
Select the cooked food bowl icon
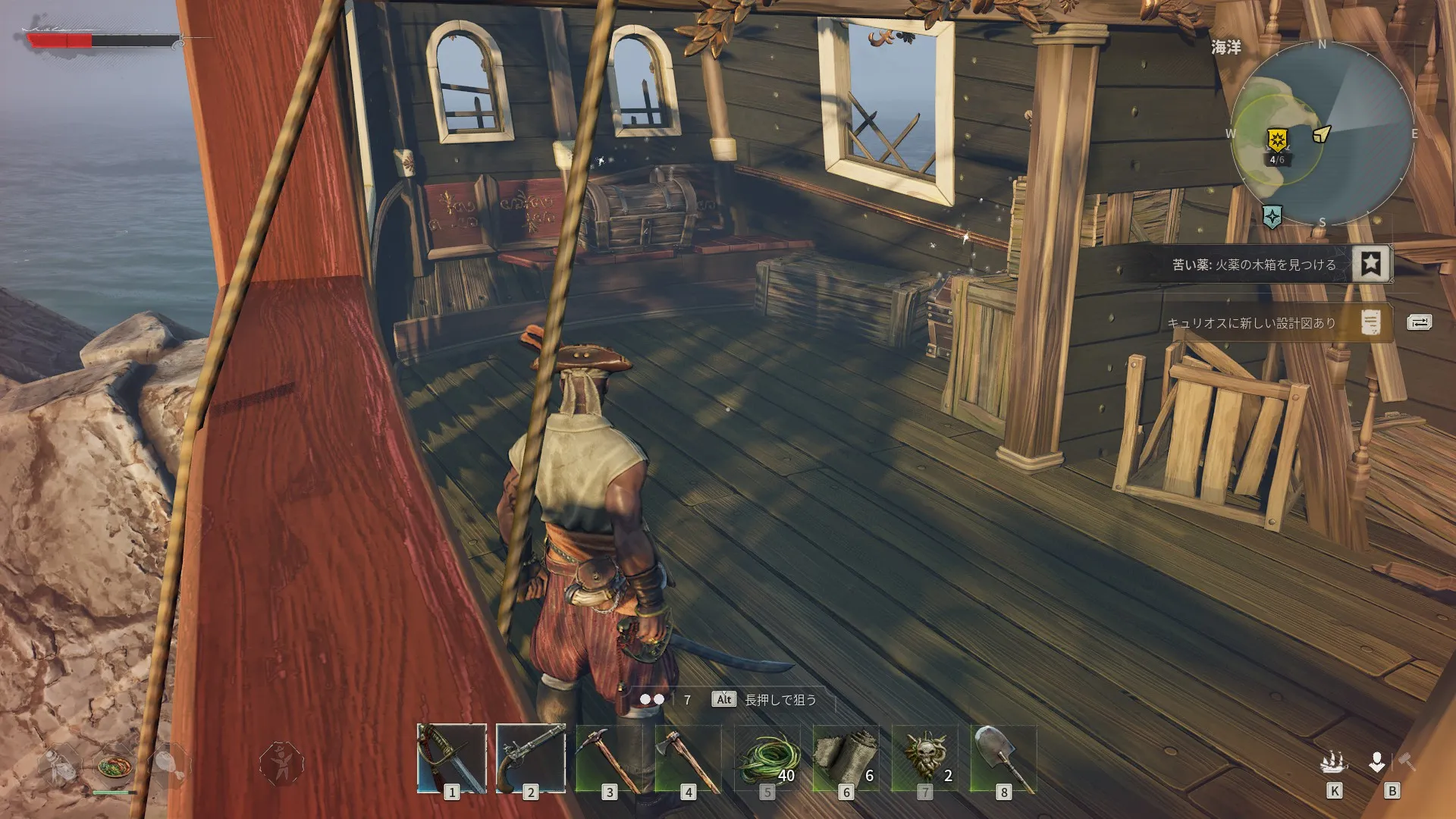point(115,767)
